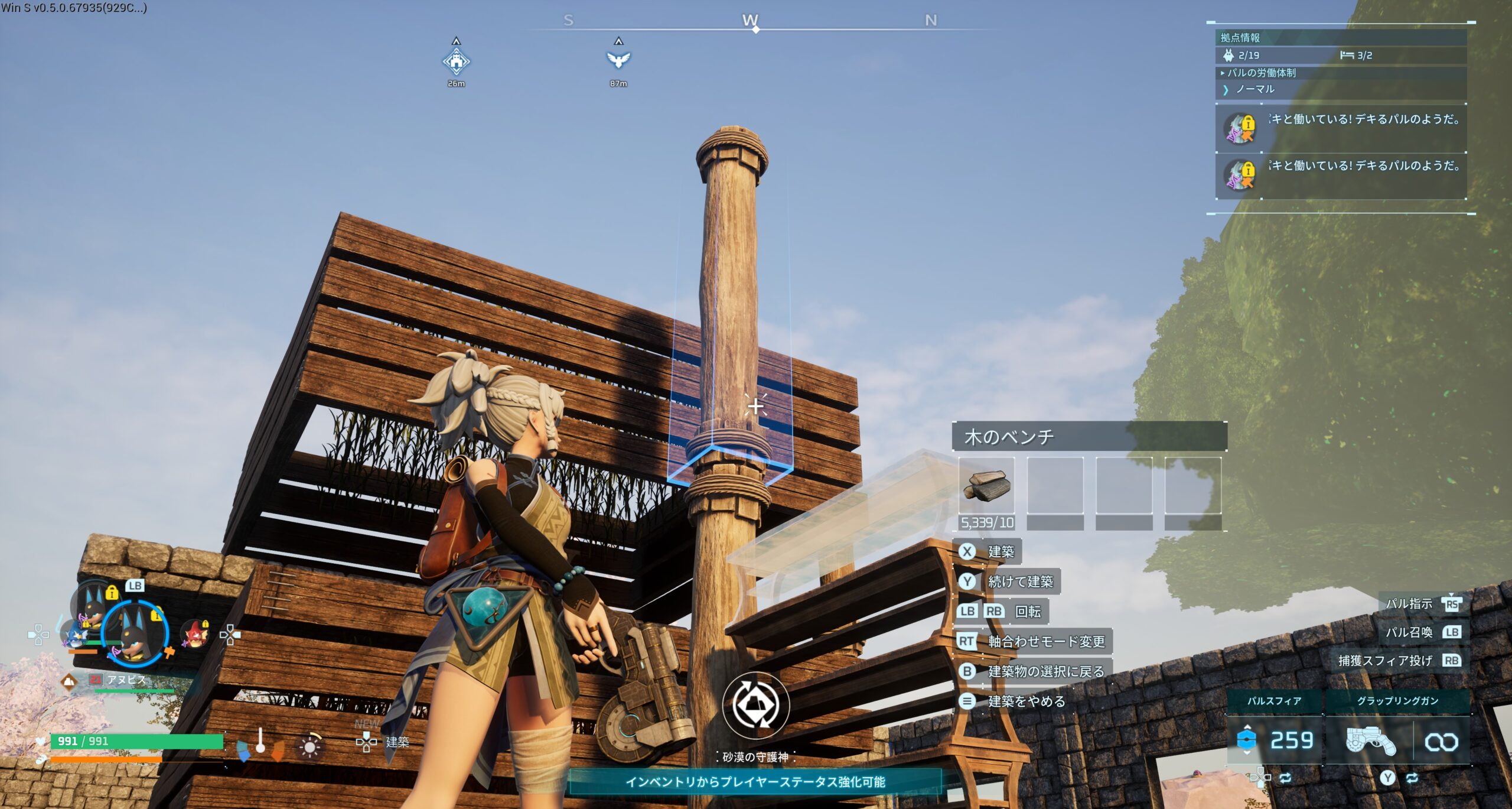Pick the red Pal in the party wheel
The height and width of the screenshot is (809, 1512).
pos(195,633)
